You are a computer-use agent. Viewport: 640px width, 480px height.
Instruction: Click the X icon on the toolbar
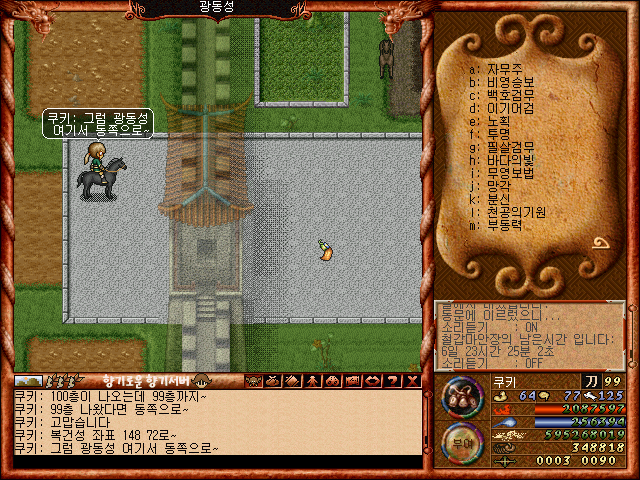(x=411, y=381)
